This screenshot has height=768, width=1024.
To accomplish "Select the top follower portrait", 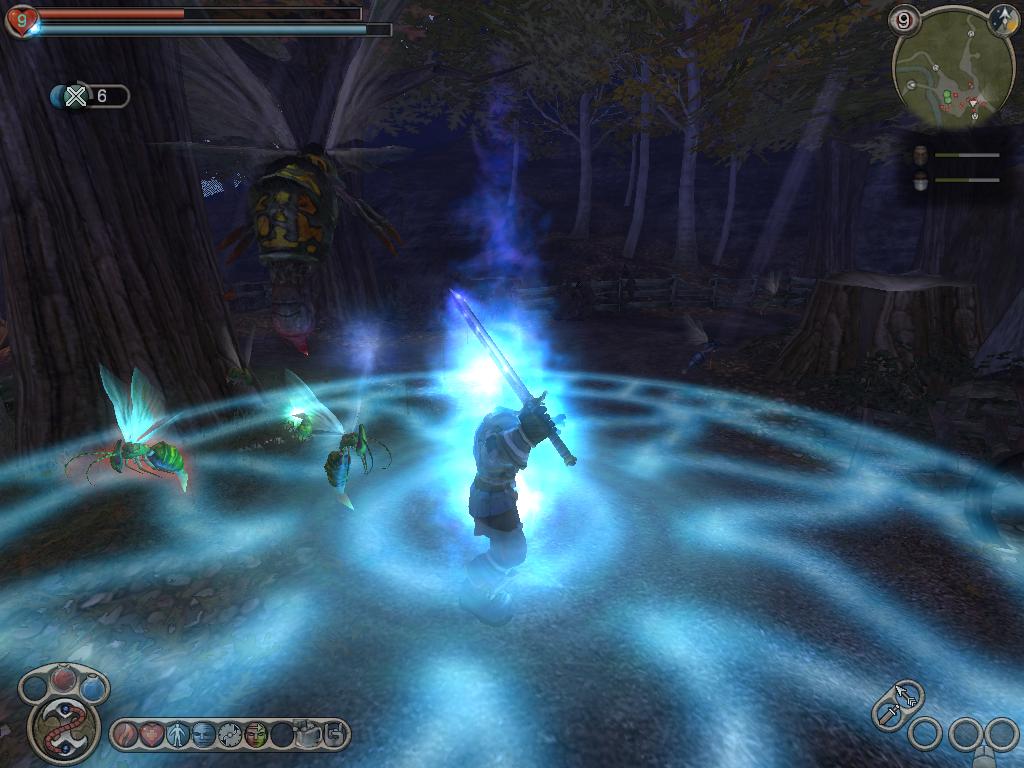I will tap(921, 155).
